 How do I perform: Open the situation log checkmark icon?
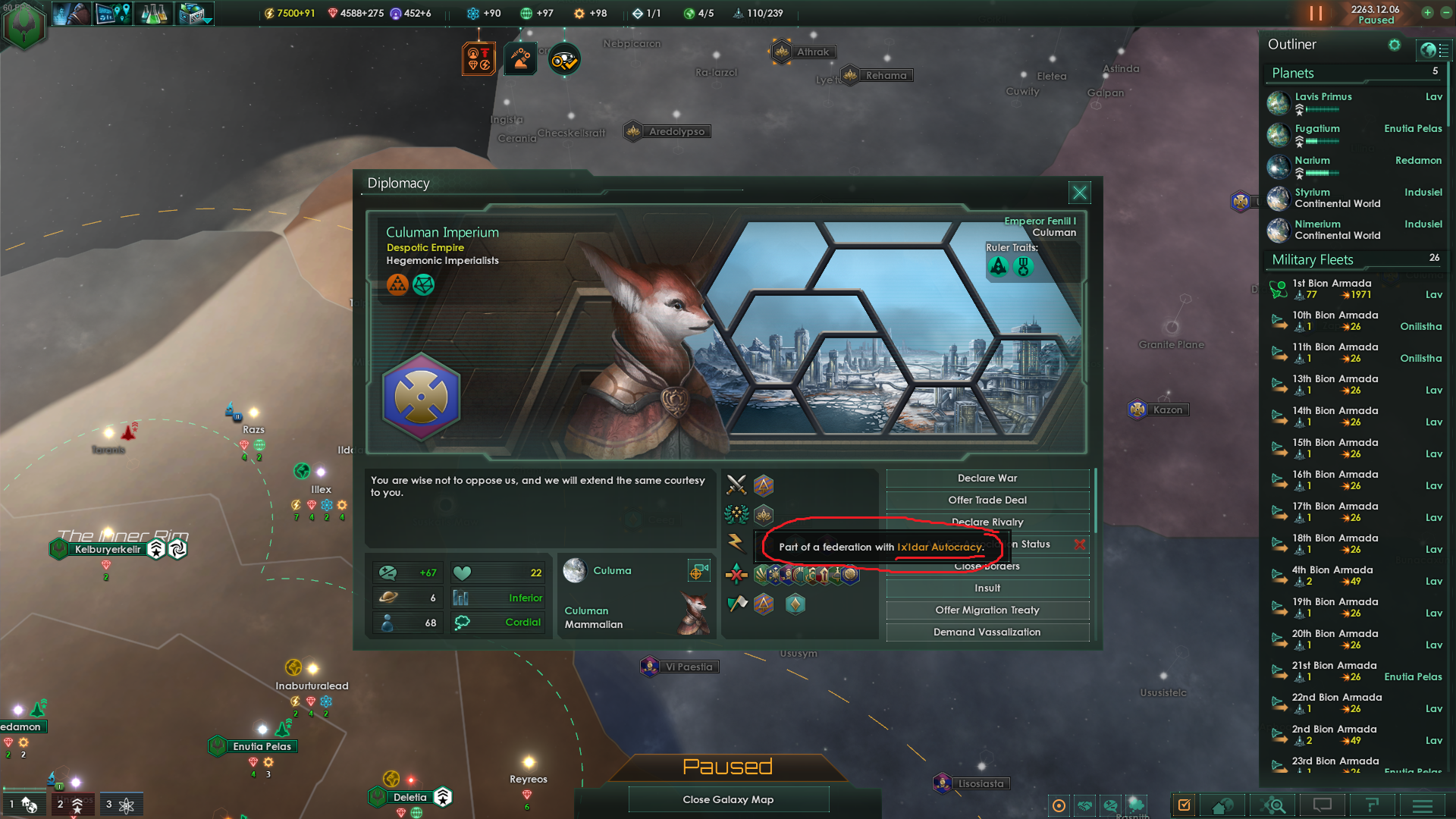[x=1184, y=805]
